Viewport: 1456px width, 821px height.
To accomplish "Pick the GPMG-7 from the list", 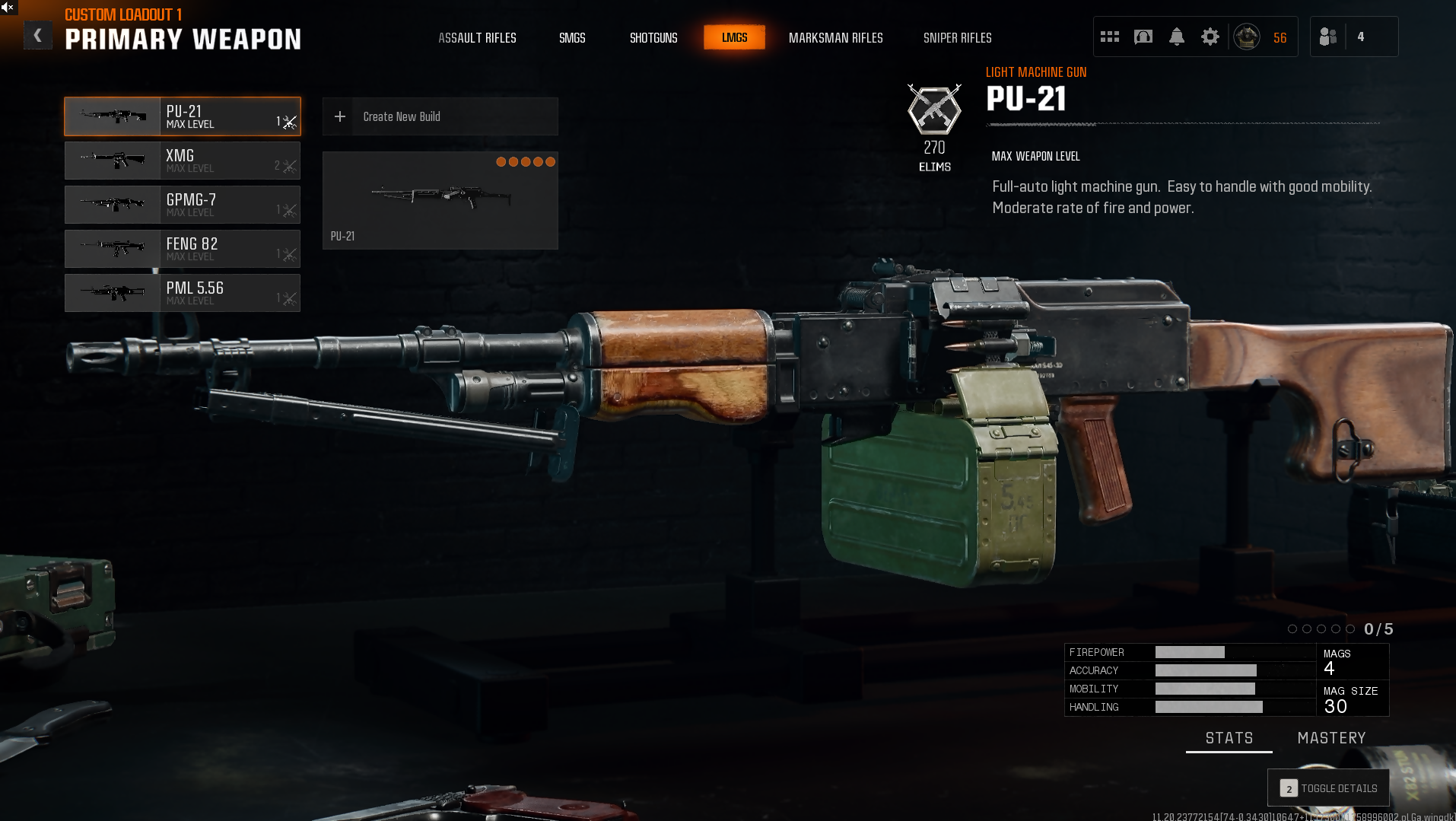I will (x=183, y=205).
